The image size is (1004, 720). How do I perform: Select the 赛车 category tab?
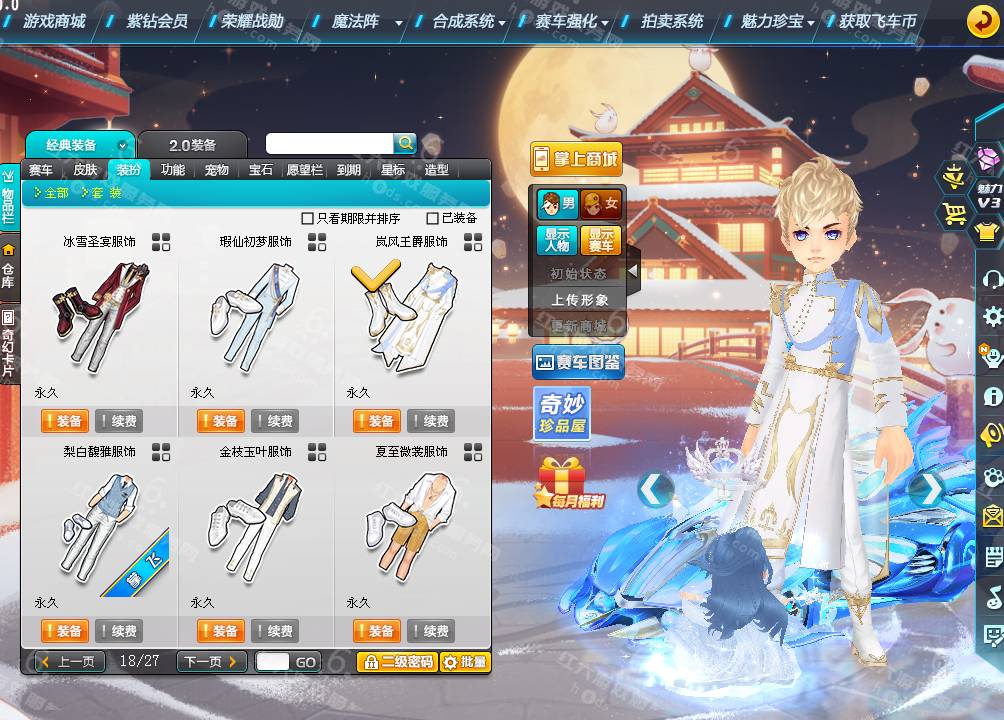coord(41,170)
